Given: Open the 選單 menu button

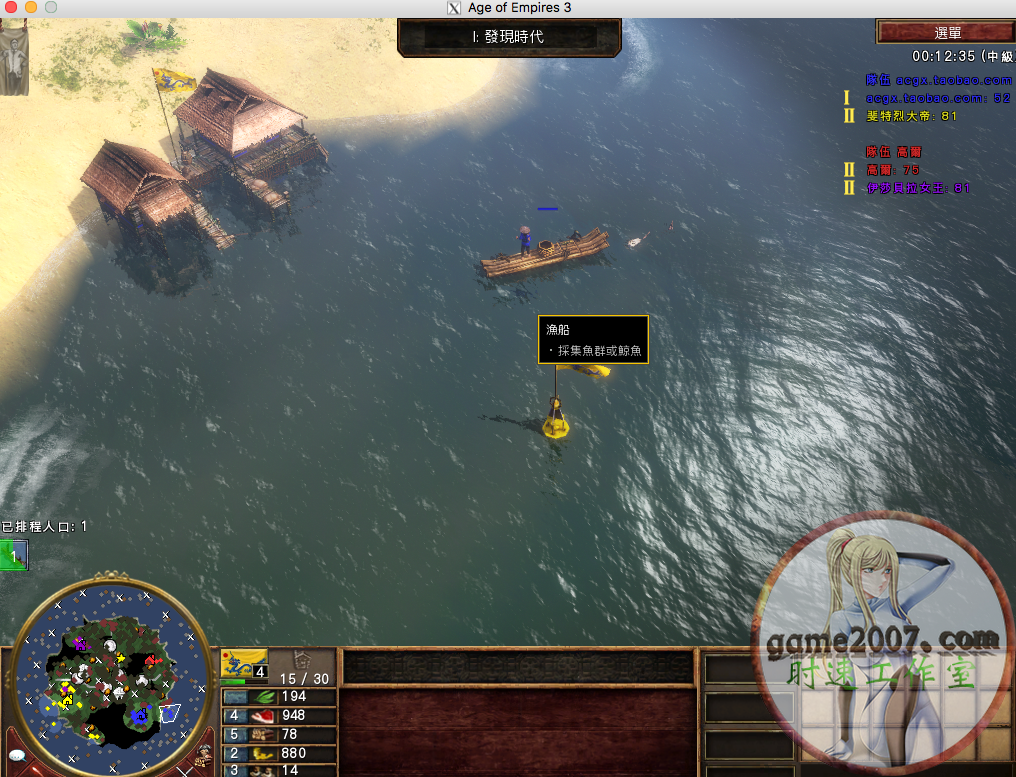Looking at the screenshot, I should pyautogui.click(x=945, y=33).
